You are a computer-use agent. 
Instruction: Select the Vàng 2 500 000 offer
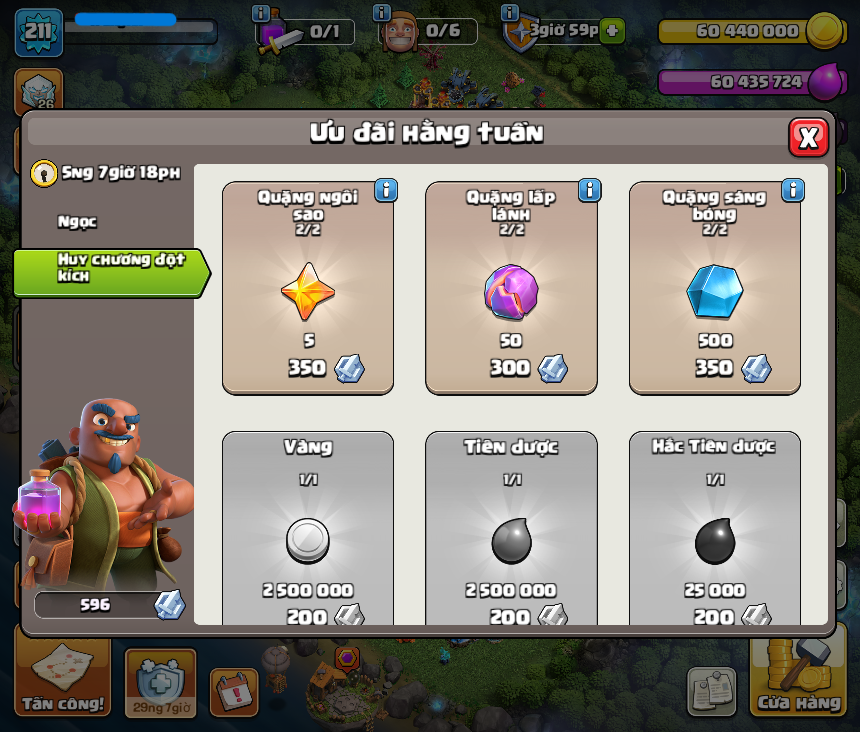(x=308, y=530)
